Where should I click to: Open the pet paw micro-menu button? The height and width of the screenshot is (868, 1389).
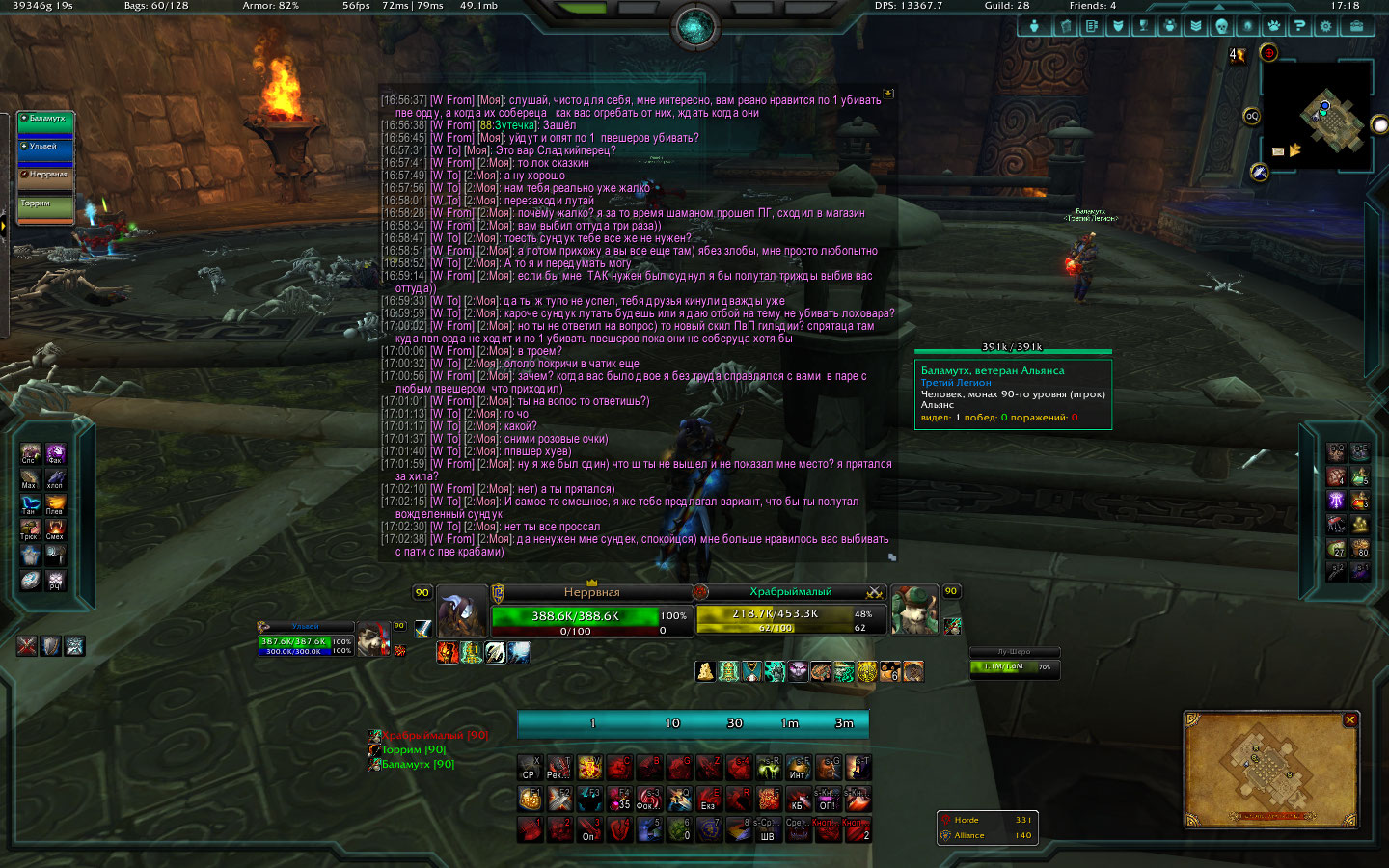1273,26
